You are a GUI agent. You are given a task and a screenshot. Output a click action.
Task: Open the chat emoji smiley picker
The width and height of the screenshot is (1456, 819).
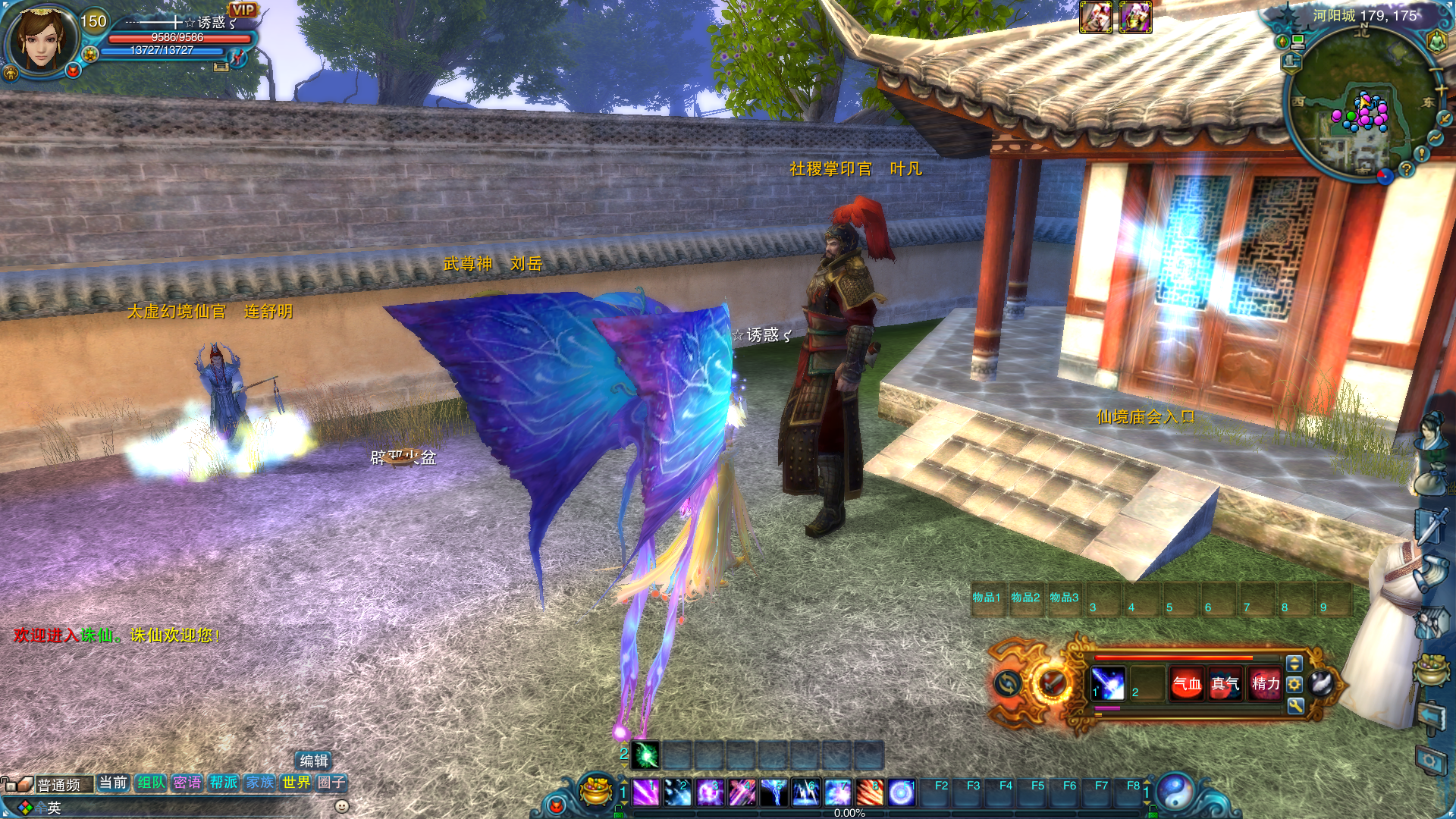(342, 806)
